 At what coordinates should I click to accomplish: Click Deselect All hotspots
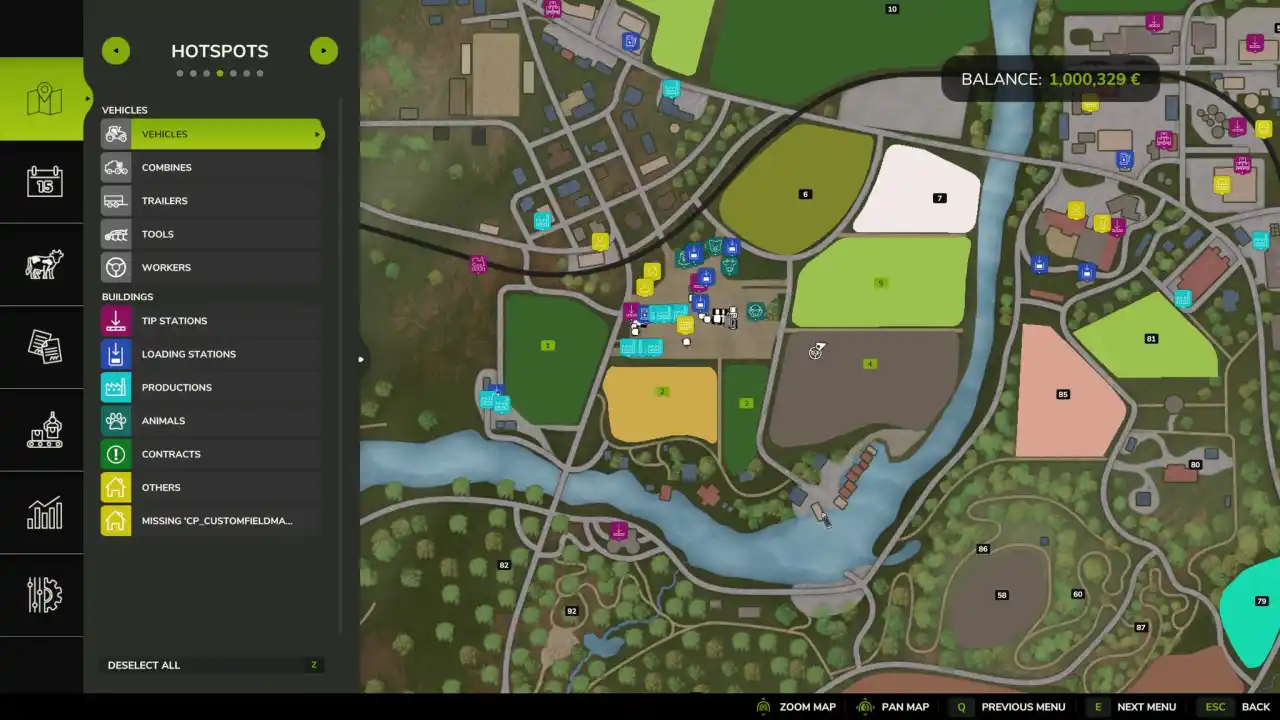pos(212,665)
